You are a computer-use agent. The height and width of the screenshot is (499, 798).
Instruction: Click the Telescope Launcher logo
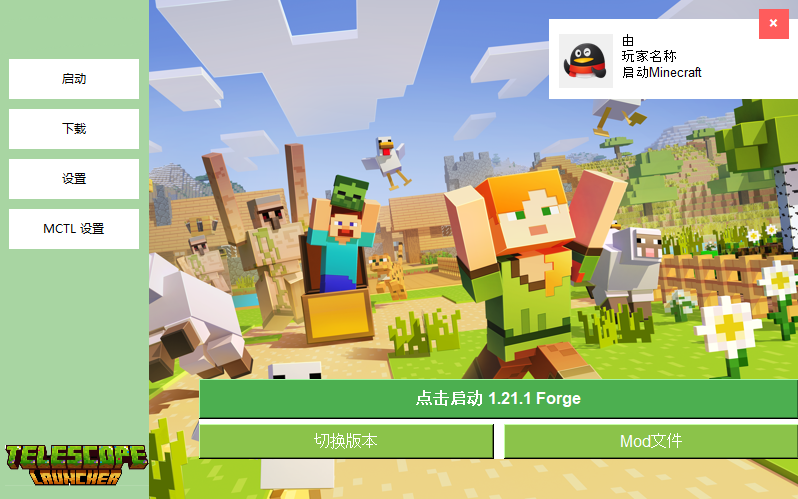click(x=75, y=465)
